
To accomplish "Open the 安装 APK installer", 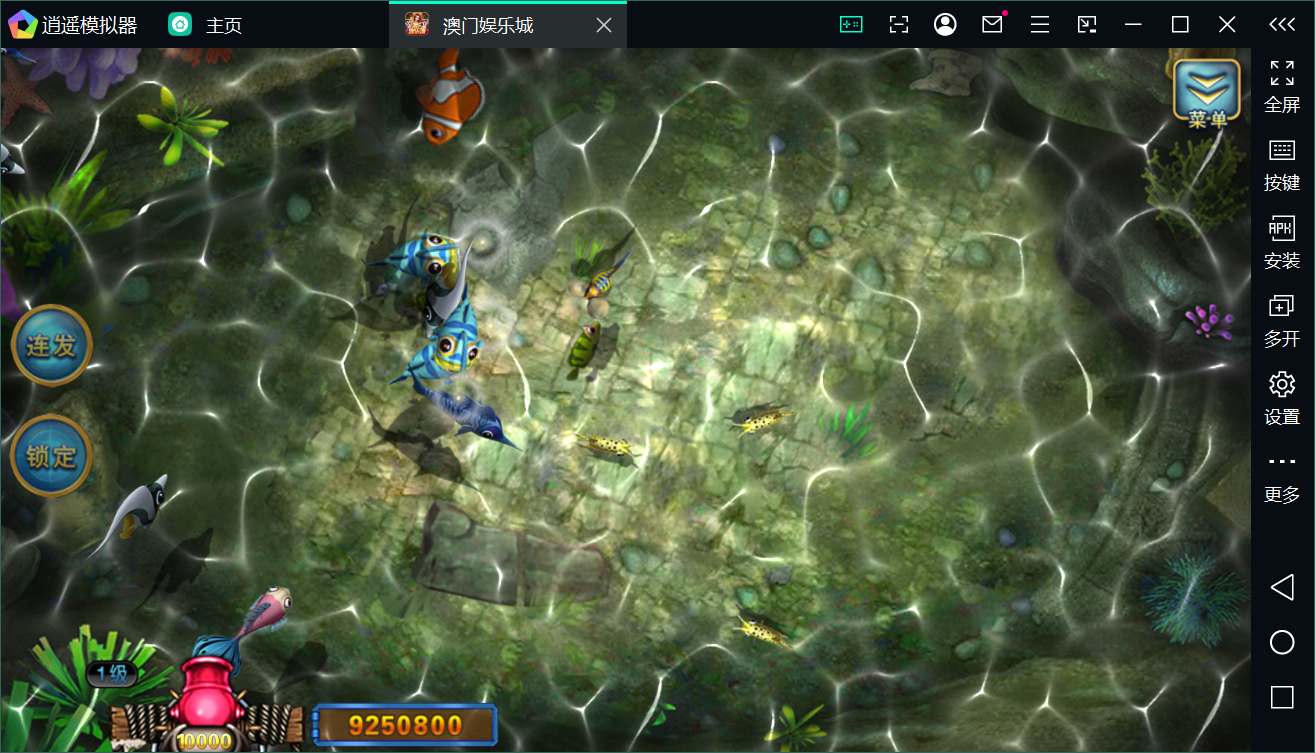I will click(1282, 242).
